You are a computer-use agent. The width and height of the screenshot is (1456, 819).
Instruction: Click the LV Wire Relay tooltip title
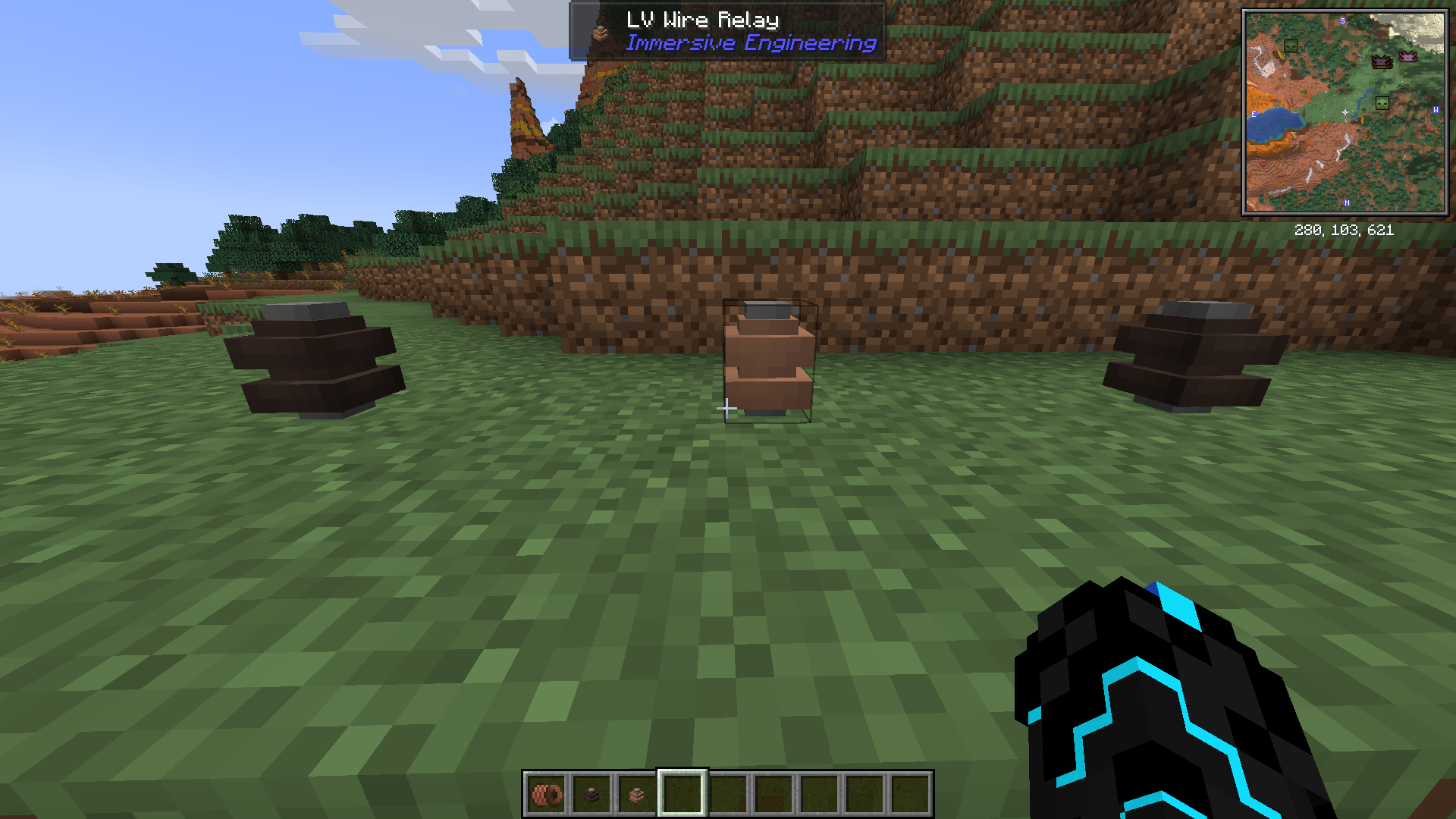702,20
